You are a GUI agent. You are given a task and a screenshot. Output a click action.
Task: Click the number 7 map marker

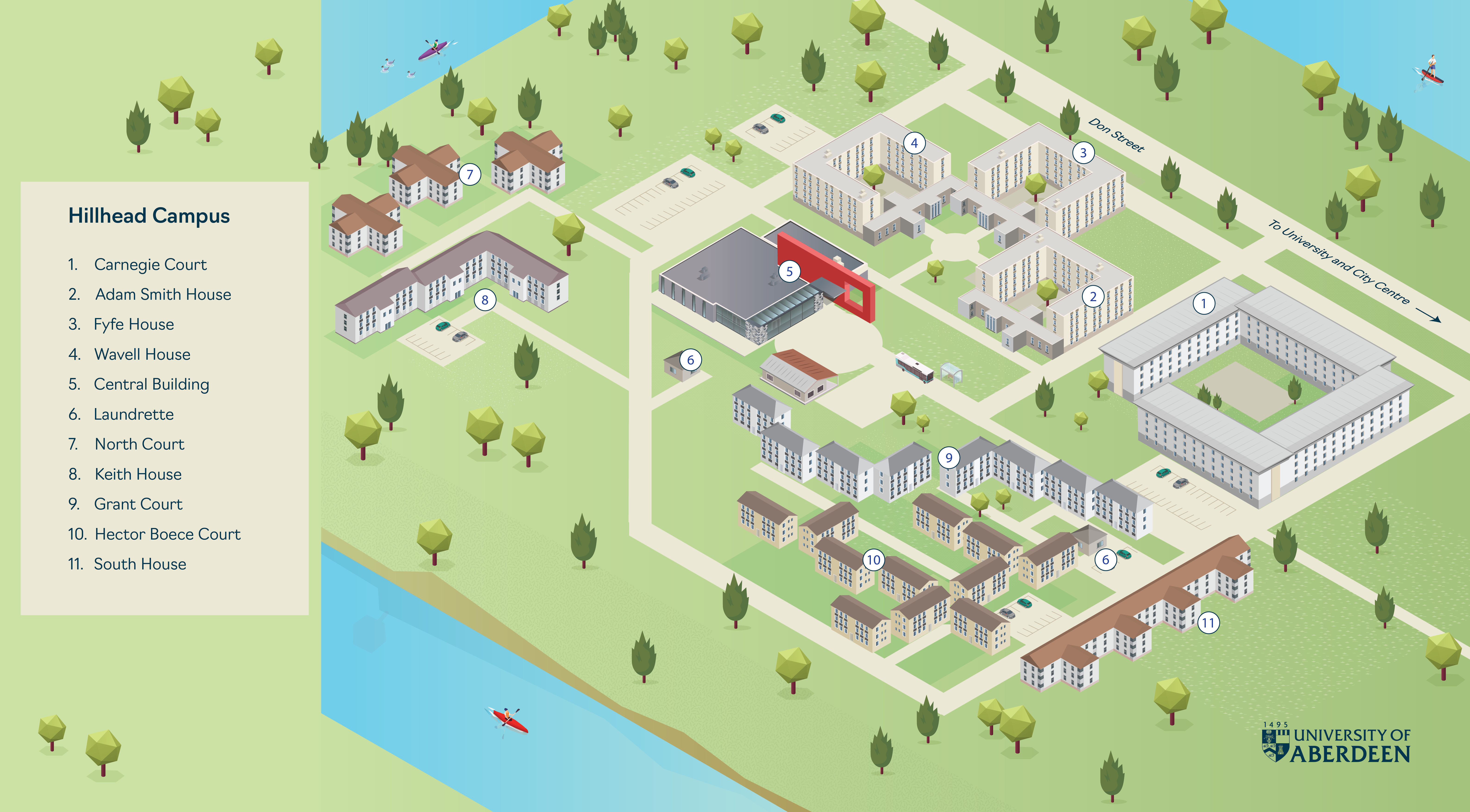pyautogui.click(x=470, y=175)
